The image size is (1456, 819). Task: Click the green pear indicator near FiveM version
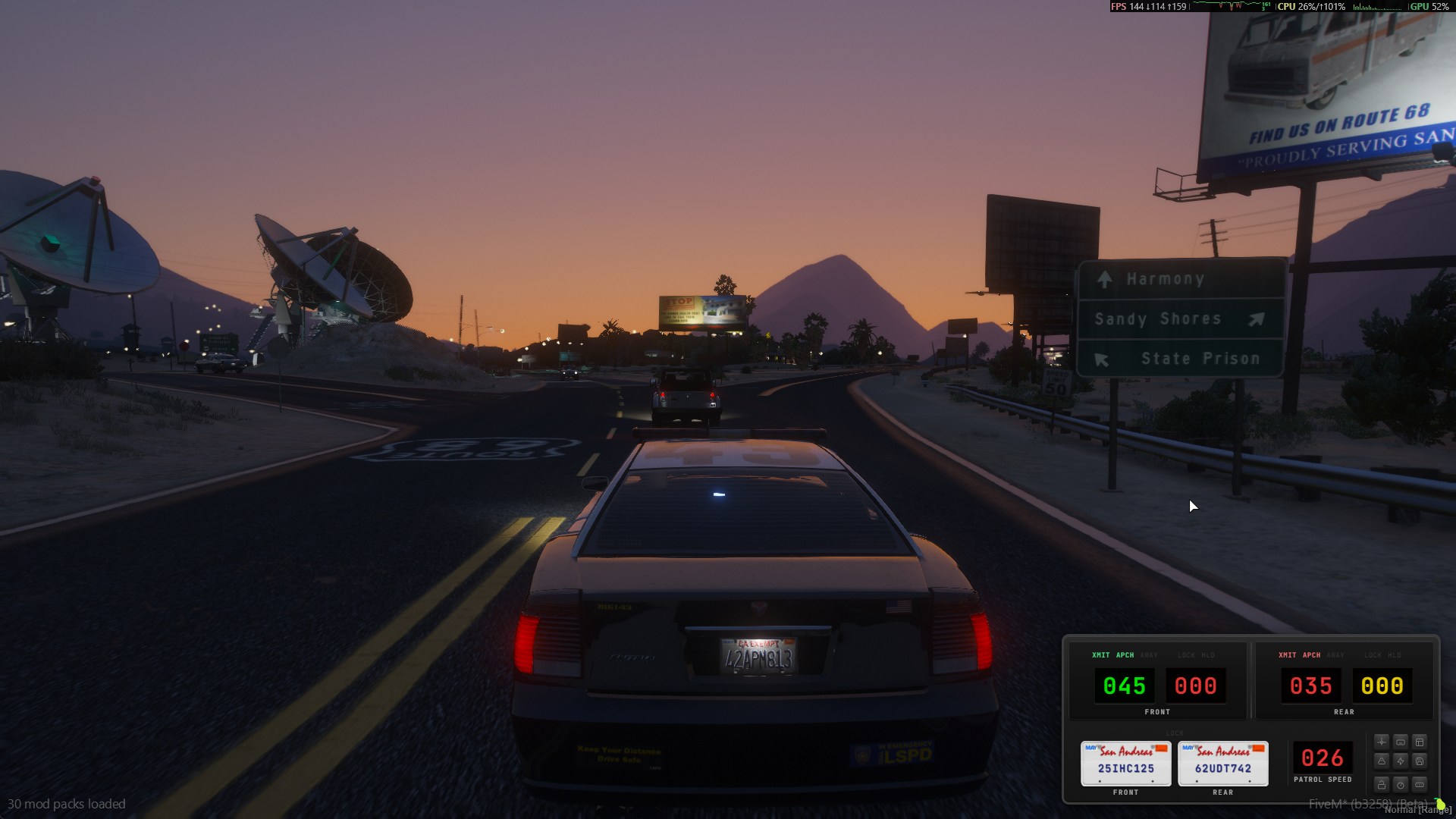[x=1441, y=804]
